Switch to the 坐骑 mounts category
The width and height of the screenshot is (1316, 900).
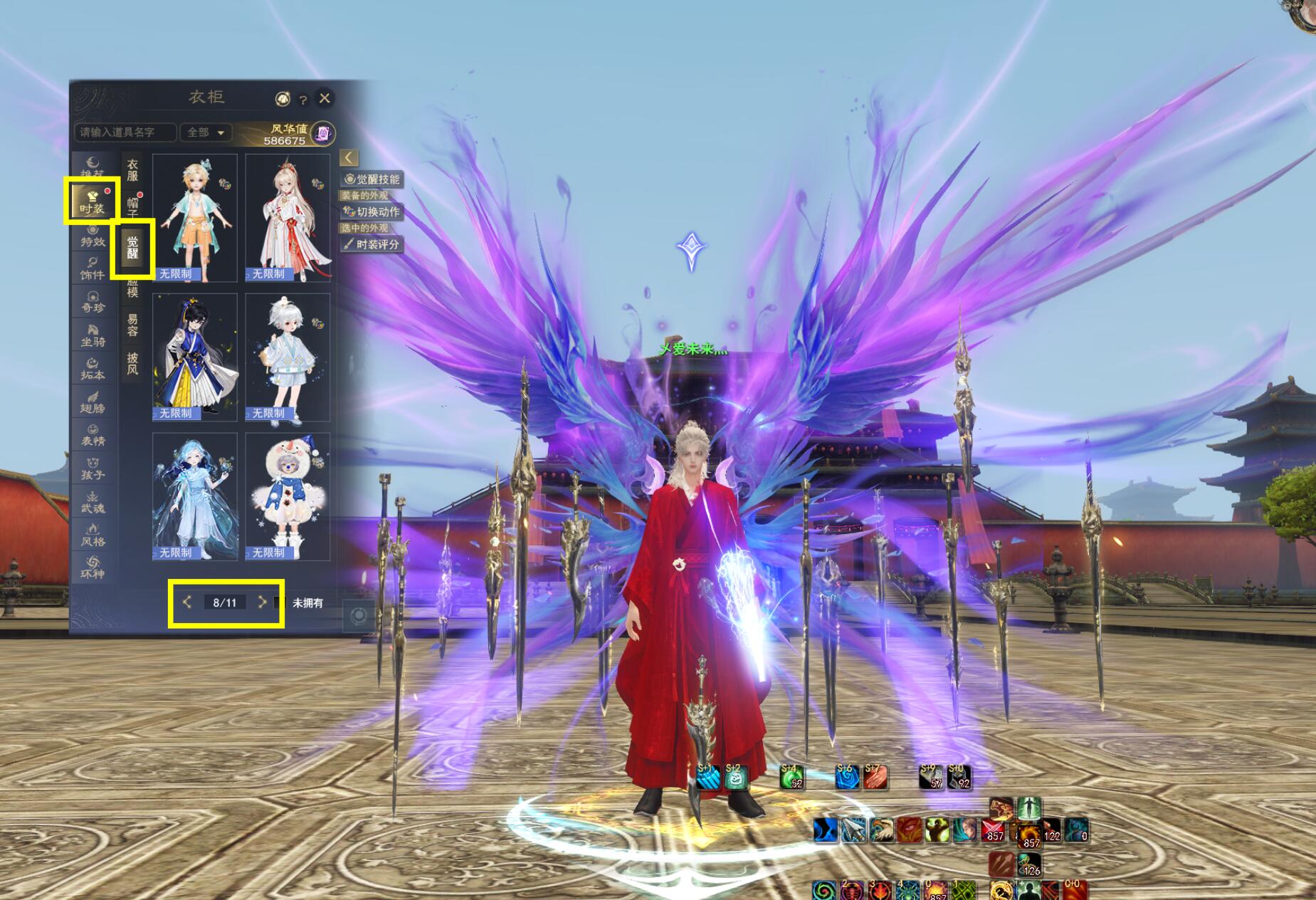tap(93, 336)
